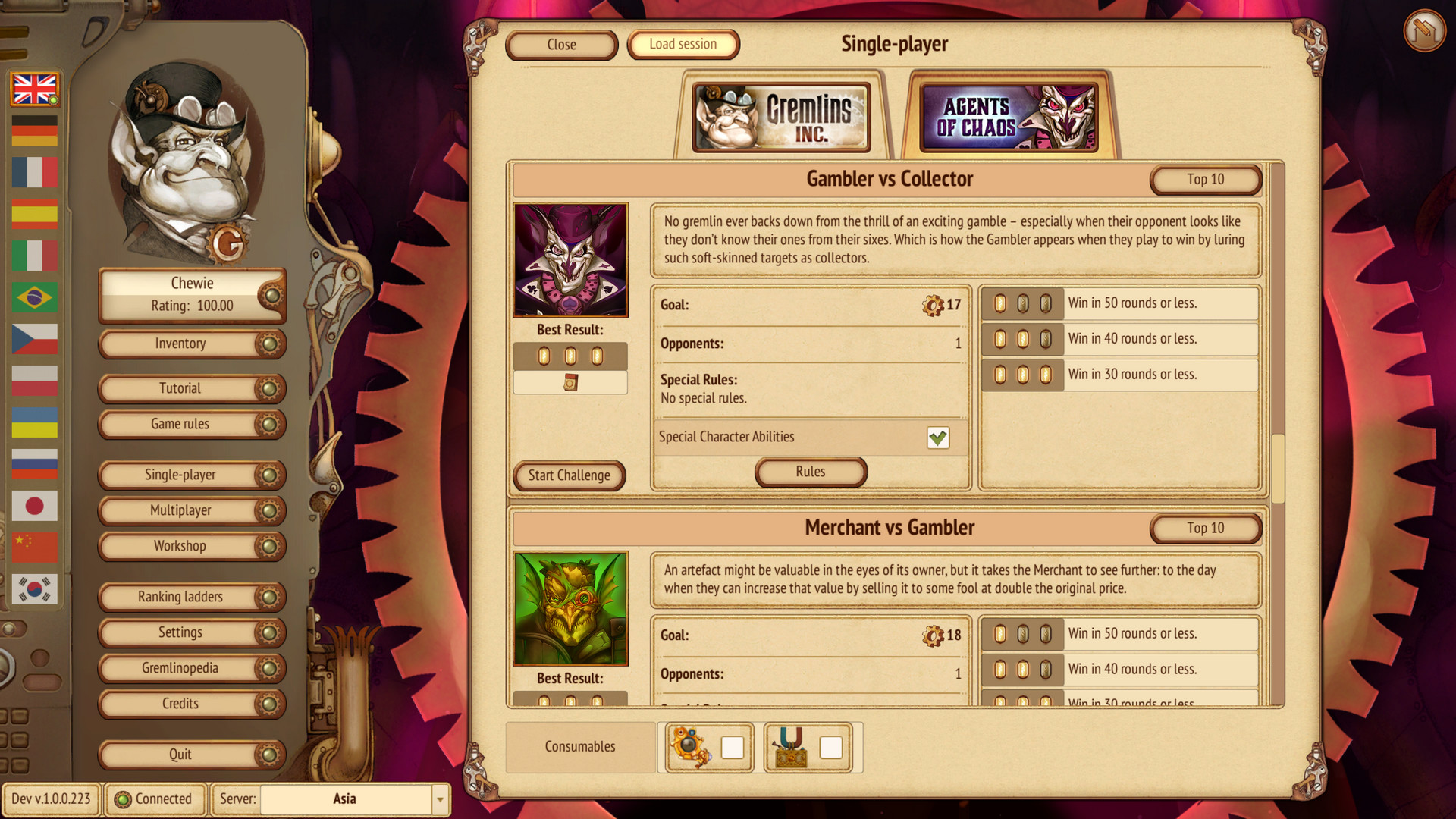Select the magnet artifact consumable
The height and width of the screenshot is (819, 1456).
coord(792,747)
